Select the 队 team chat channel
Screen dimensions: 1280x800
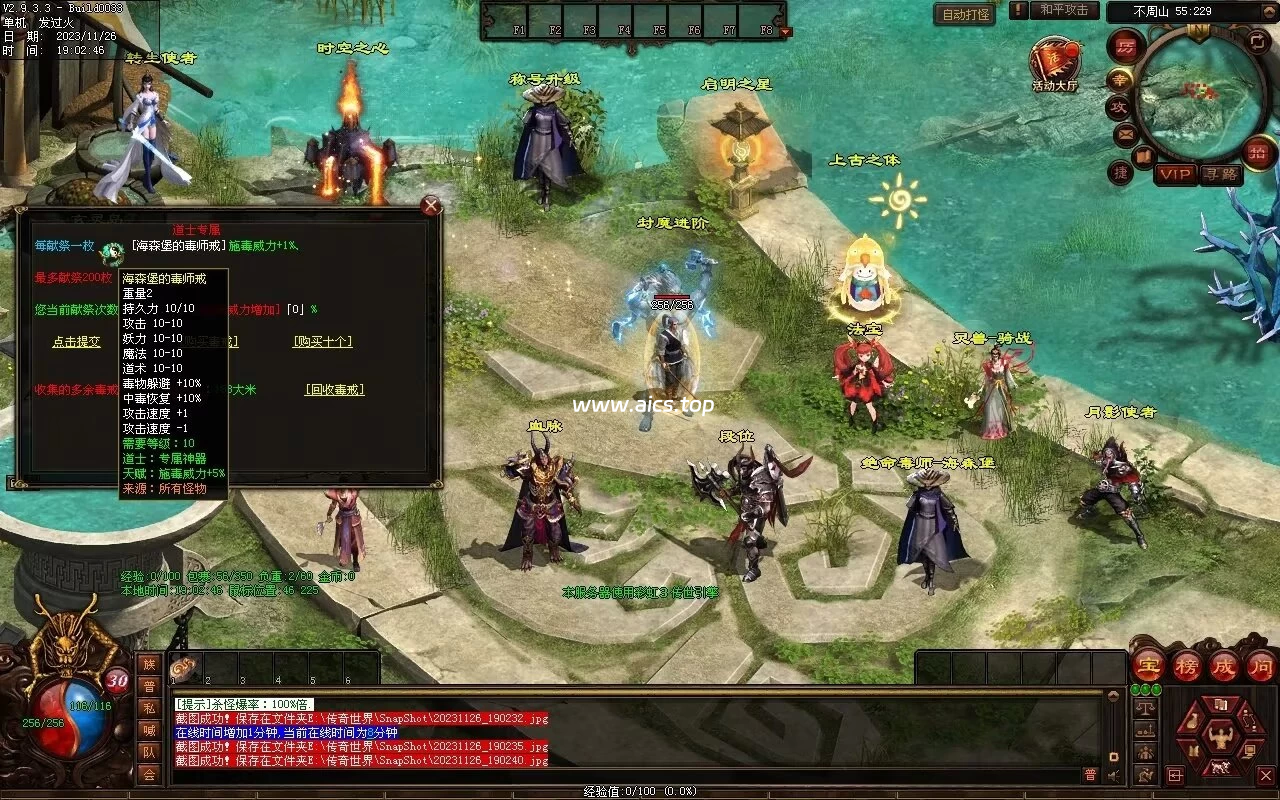coord(149,752)
